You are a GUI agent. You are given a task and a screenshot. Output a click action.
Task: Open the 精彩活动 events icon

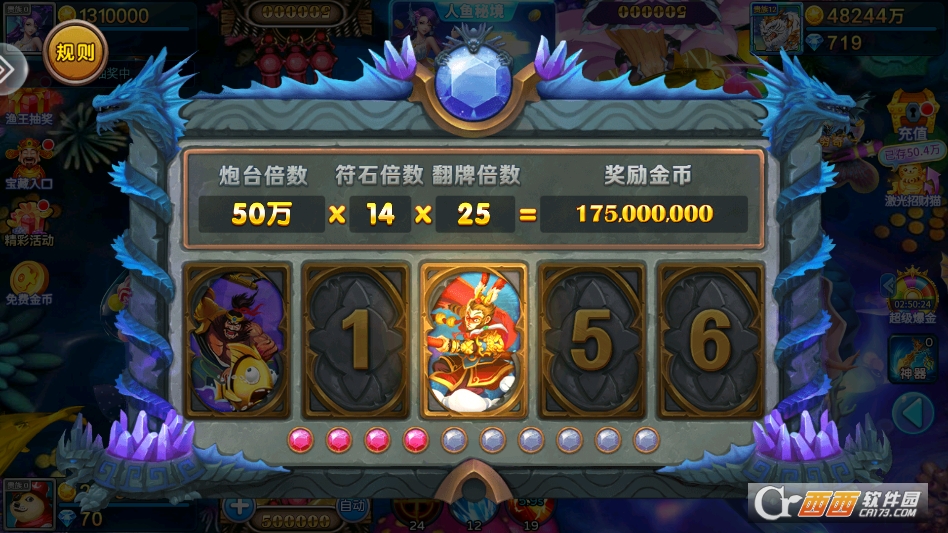28,222
